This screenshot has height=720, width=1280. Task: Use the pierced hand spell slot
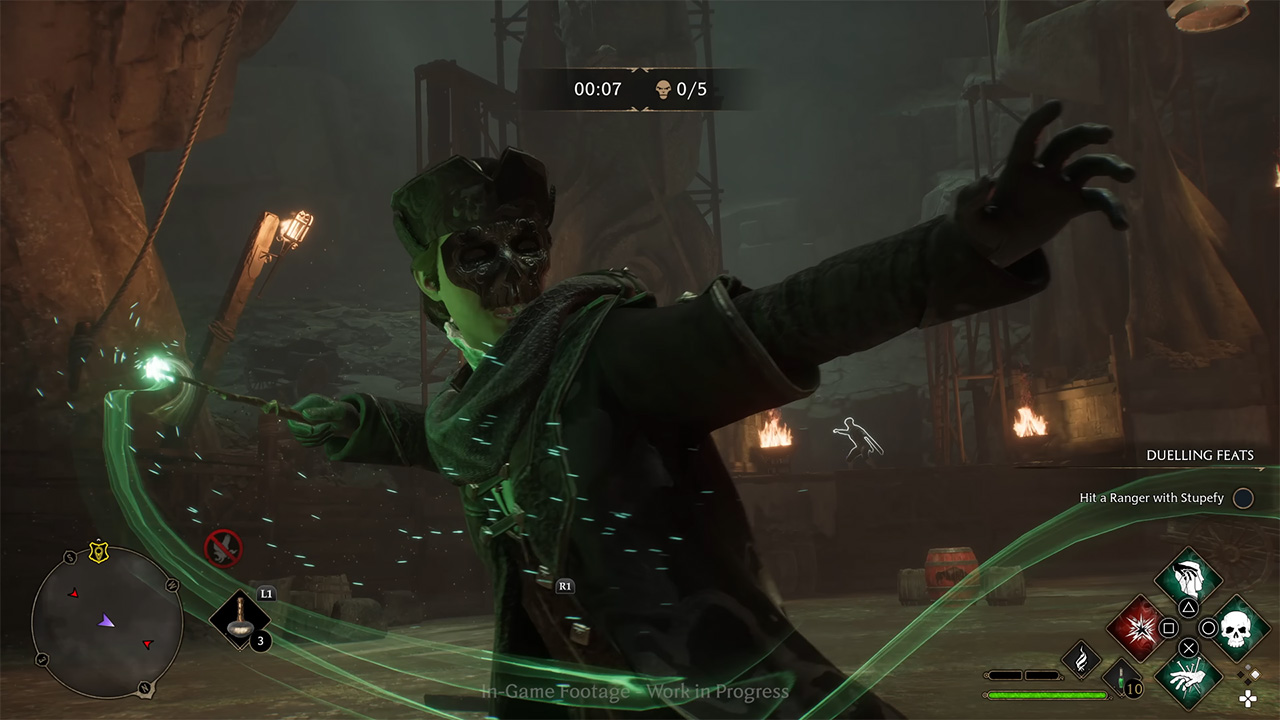pyautogui.click(x=1188, y=676)
